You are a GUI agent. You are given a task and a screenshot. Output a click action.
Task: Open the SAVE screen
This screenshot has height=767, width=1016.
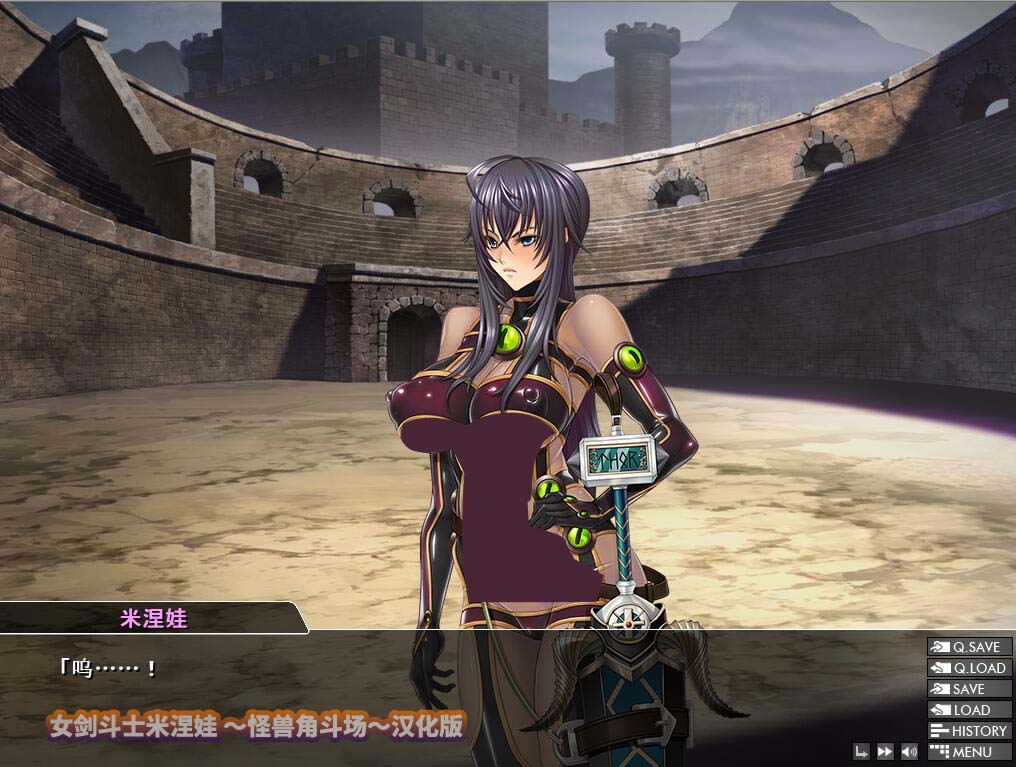tap(969, 689)
